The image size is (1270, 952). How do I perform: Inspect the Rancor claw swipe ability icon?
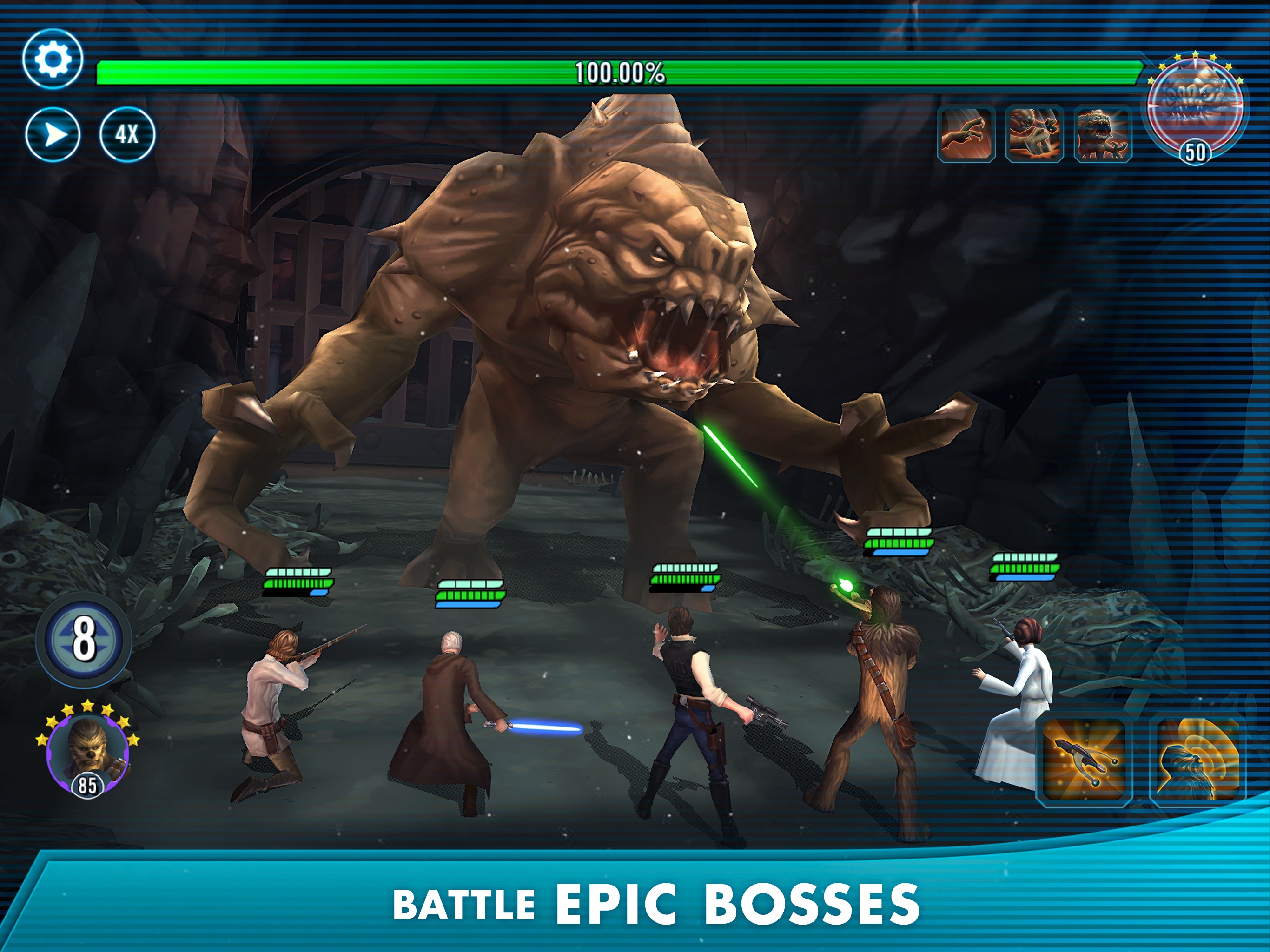[966, 134]
